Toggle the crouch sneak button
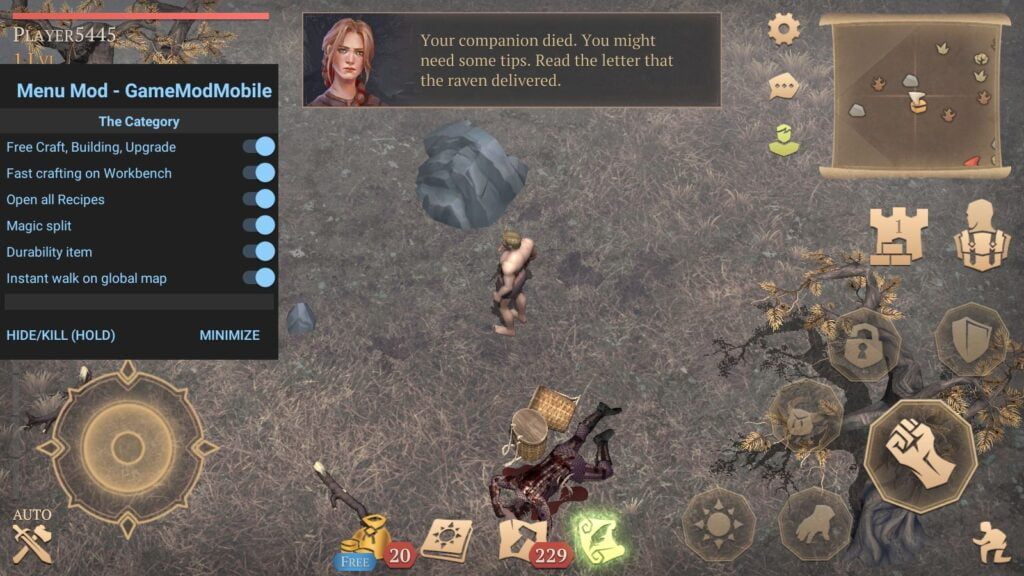 click(x=991, y=543)
